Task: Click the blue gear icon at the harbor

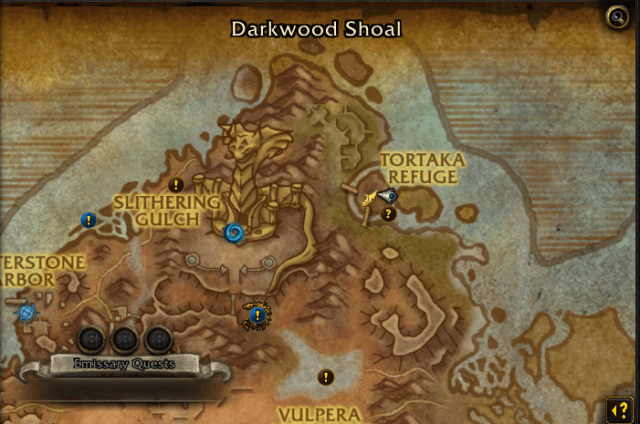Action: tap(27, 312)
